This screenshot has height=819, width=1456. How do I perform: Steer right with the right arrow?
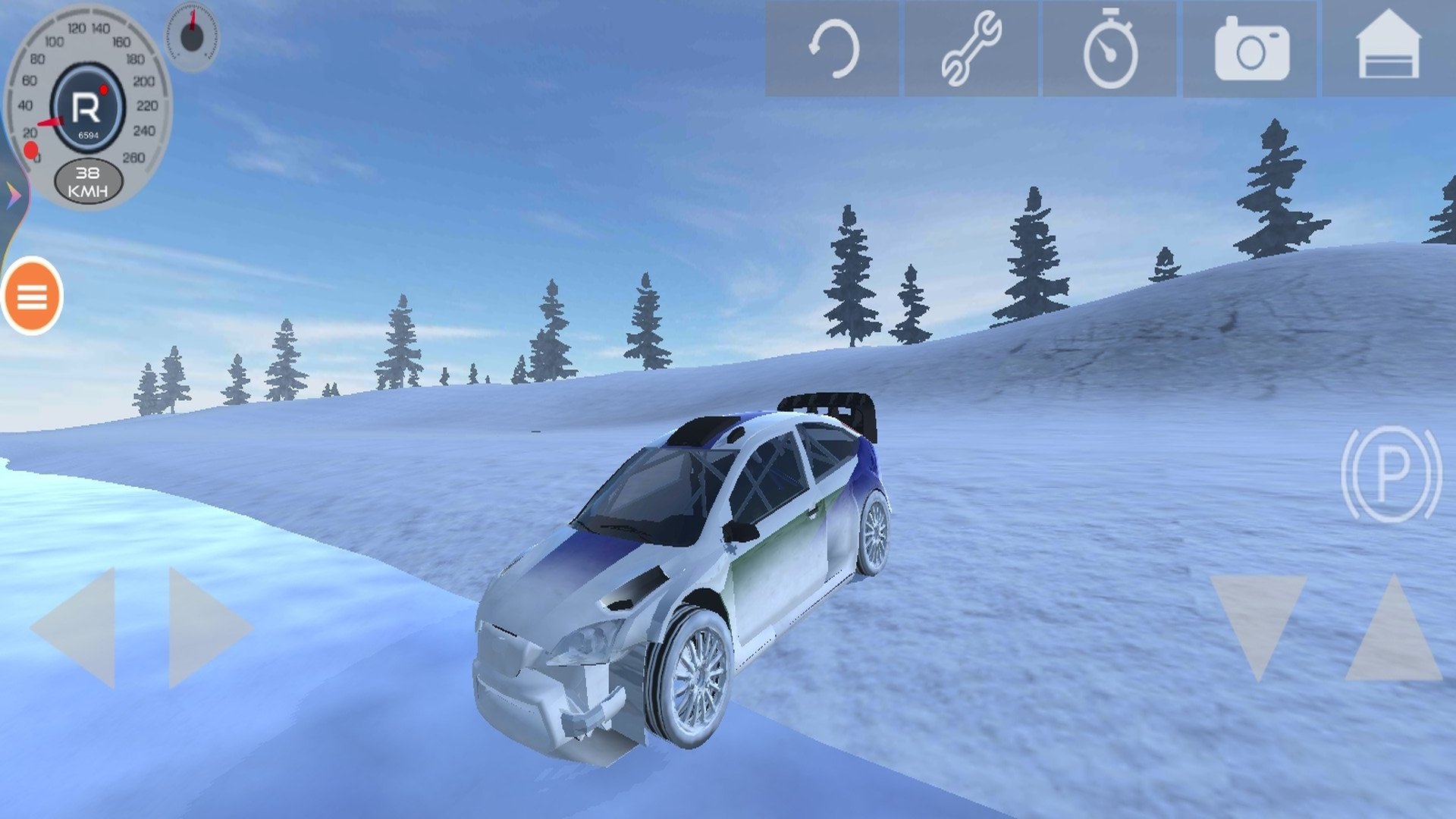[206, 628]
